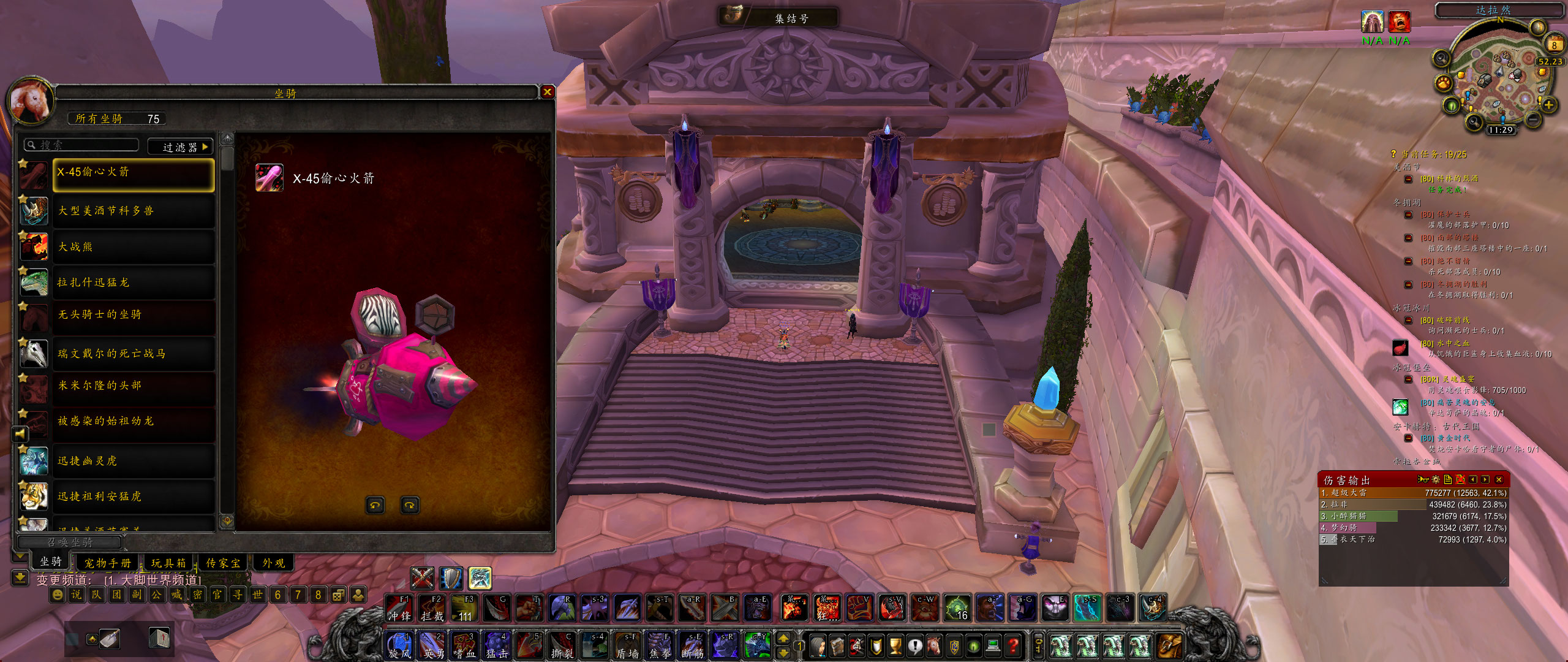Screen dimensions: 1568x662
Task: Activate the 盾墙 shield wall ability
Action: click(x=628, y=646)
